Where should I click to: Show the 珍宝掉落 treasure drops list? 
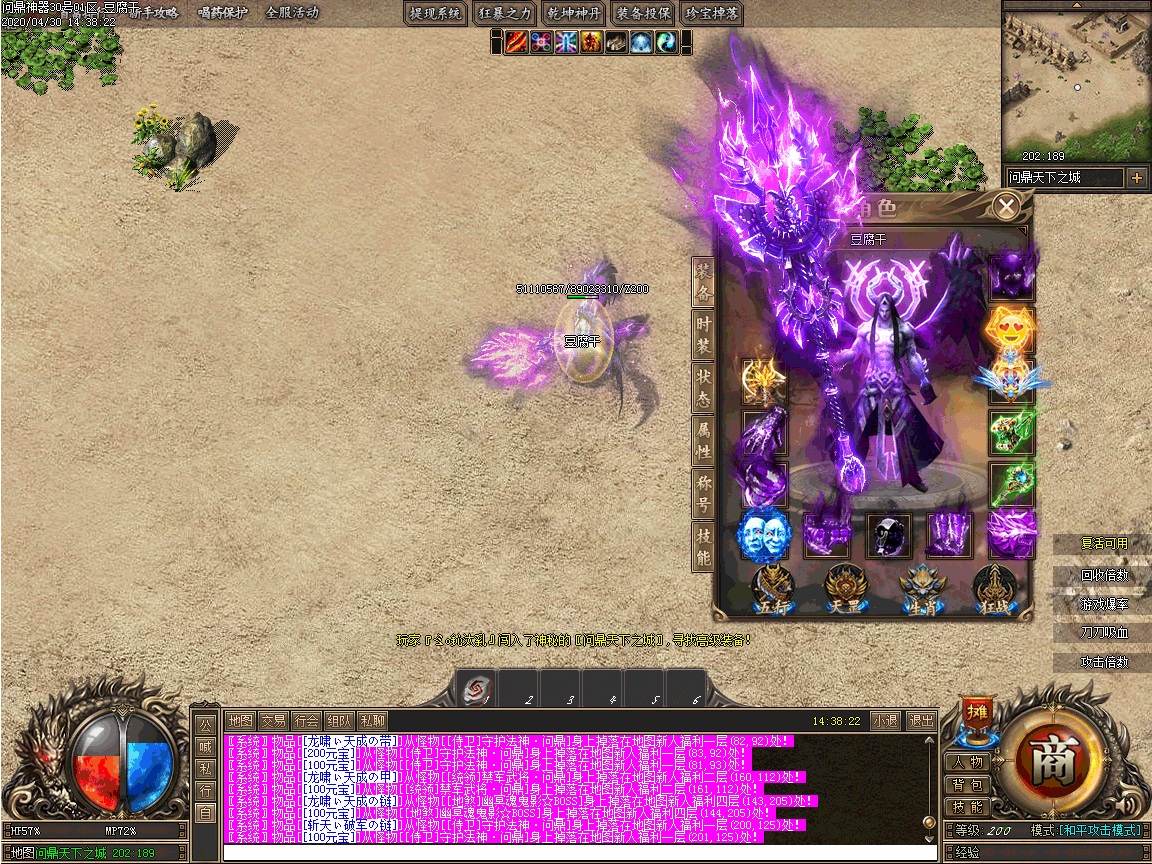[x=712, y=13]
